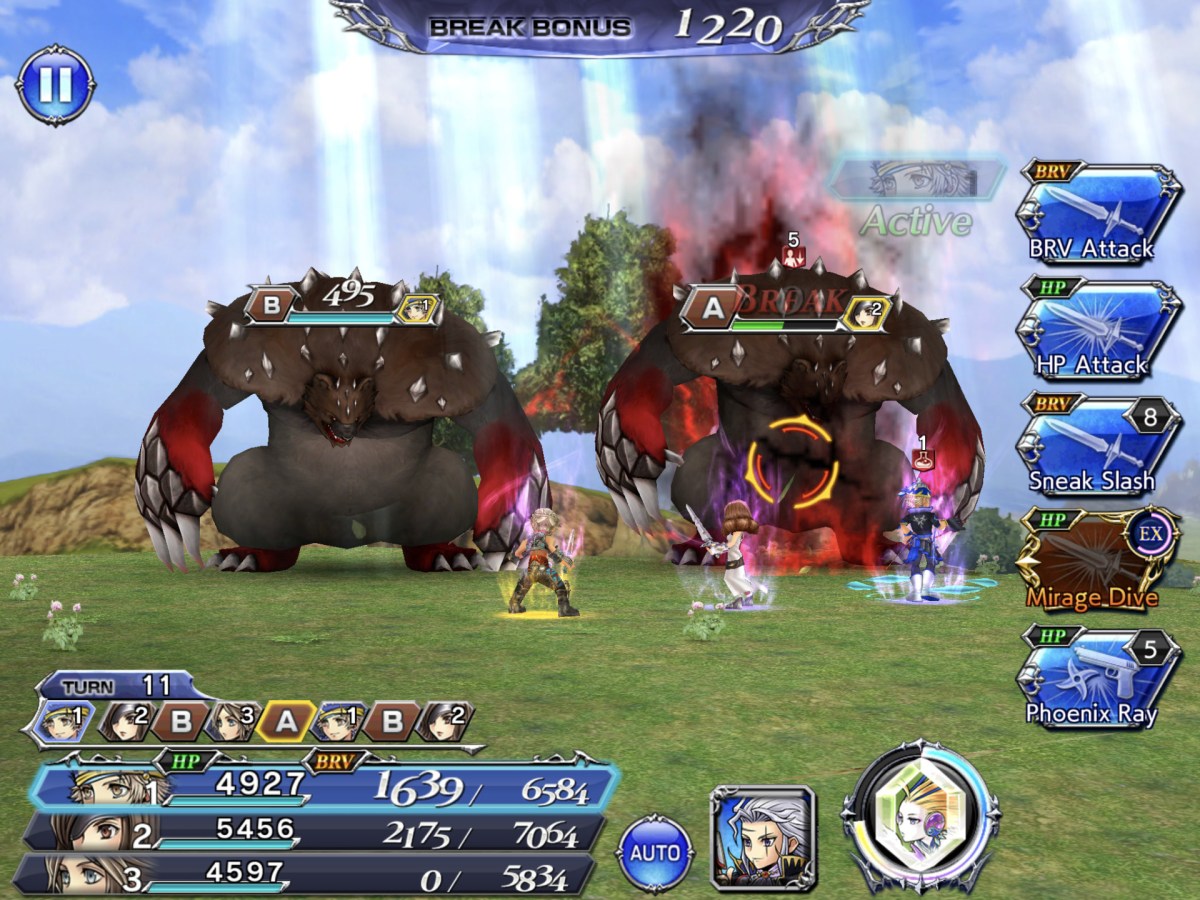This screenshot has height=900, width=1200.
Task: Activate the Sneak Slash skill
Action: (x=1097, y=447)
